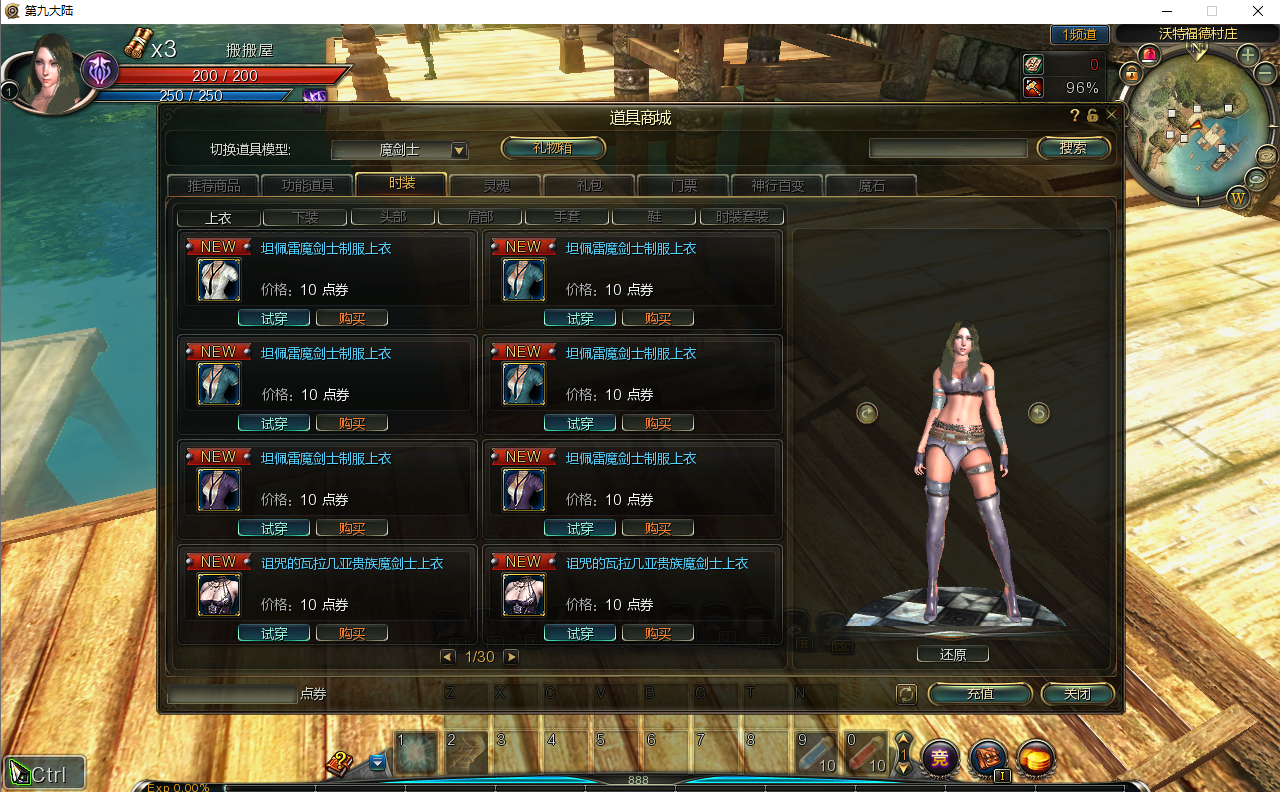Use the red potion in hotbar slot 0
1280x792 pixels.
[866, 751]
